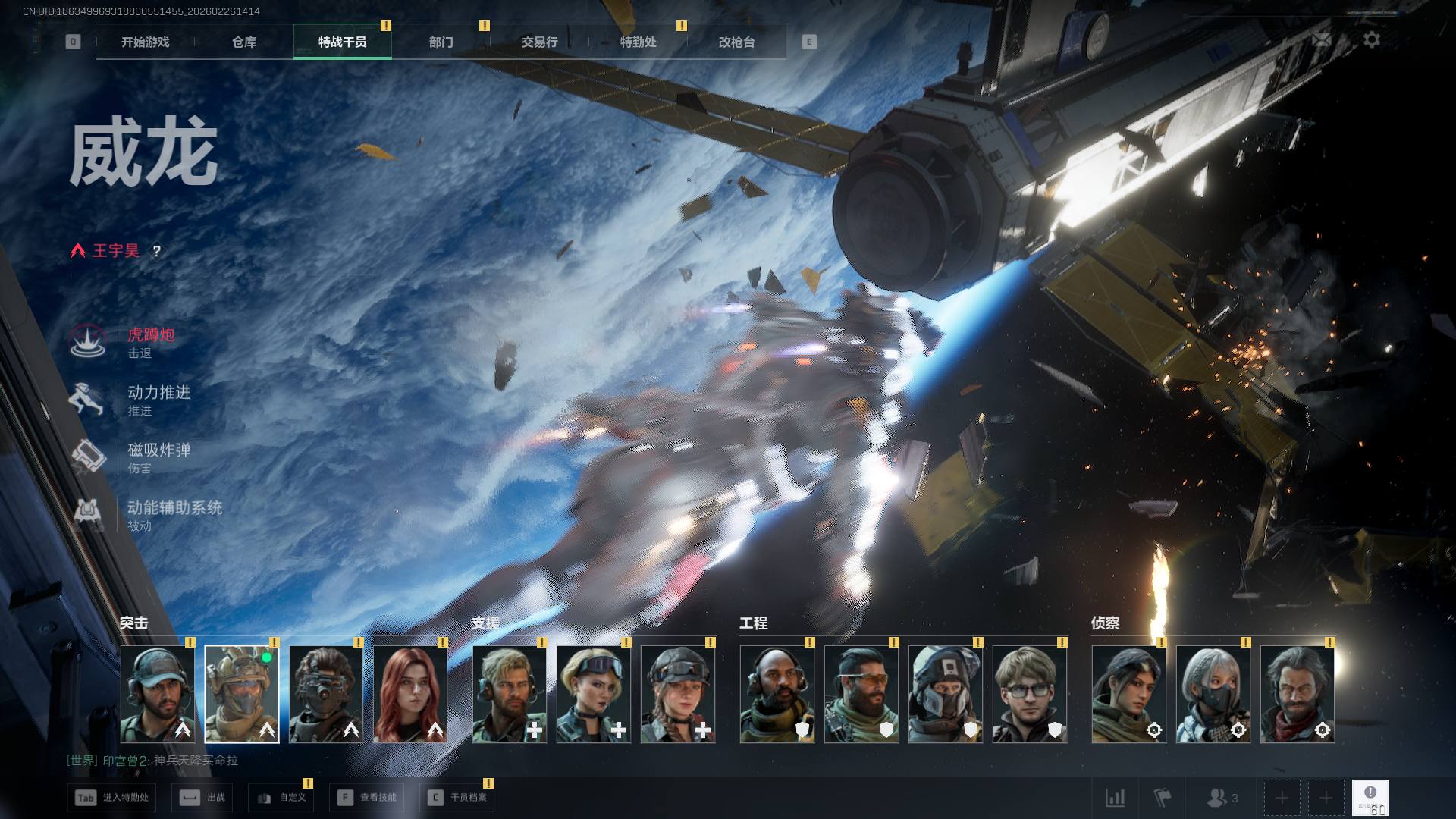This screenshot has height=819, width=1456.
Task: Select the 动能辅助系统 passive skill
Action: pos(174,508)
